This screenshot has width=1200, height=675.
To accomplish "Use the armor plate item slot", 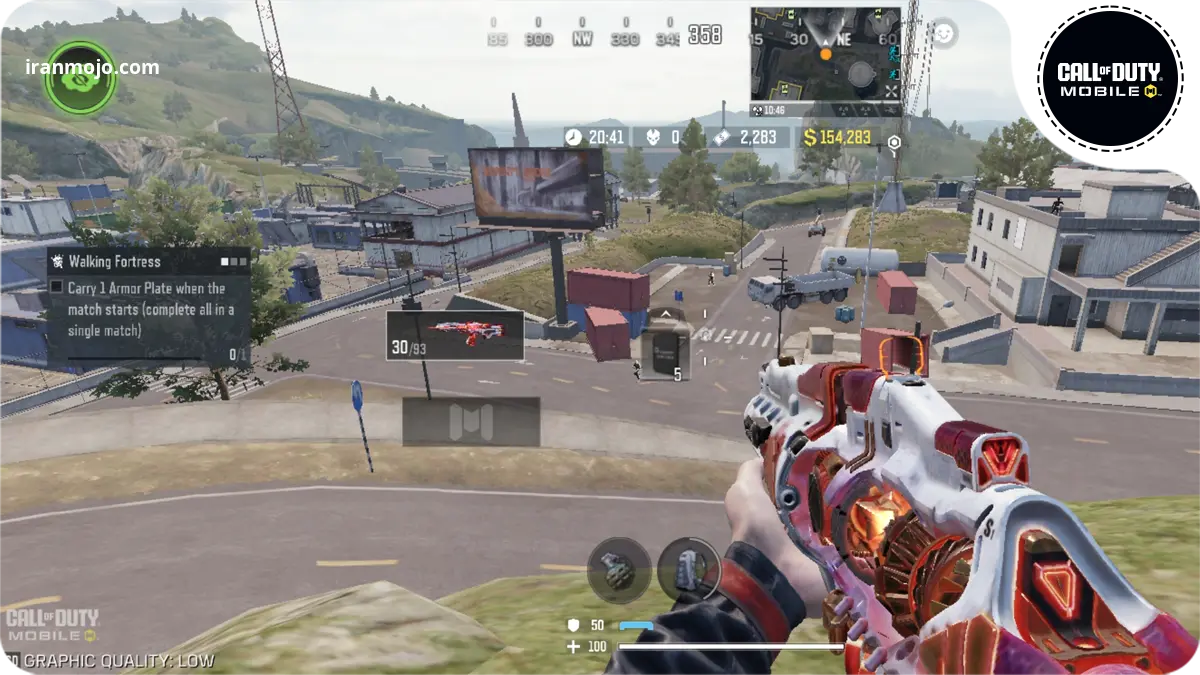I will (x=660, y=354).
